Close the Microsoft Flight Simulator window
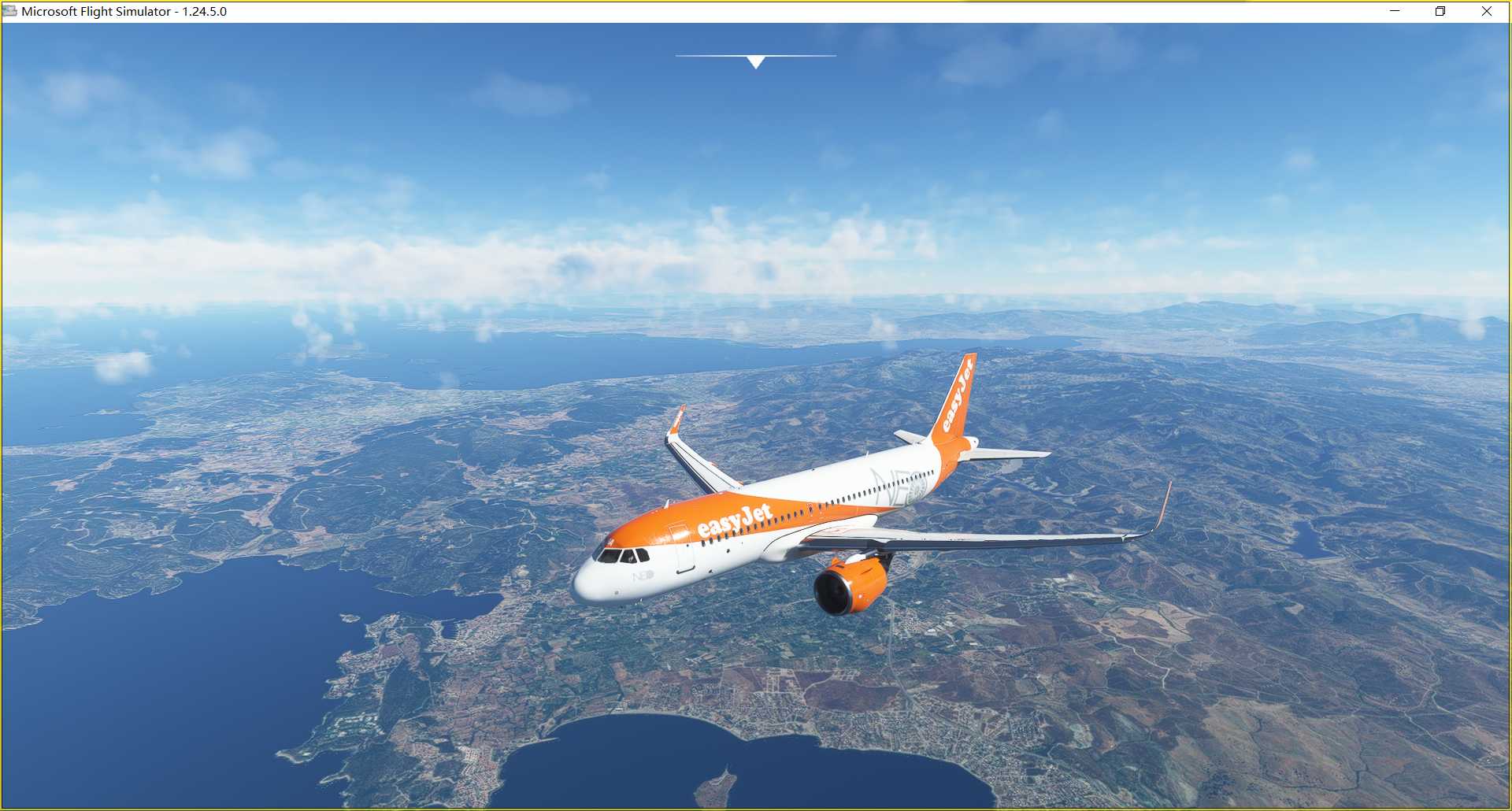1512x811 pixels. click(x=1487, y=11)
